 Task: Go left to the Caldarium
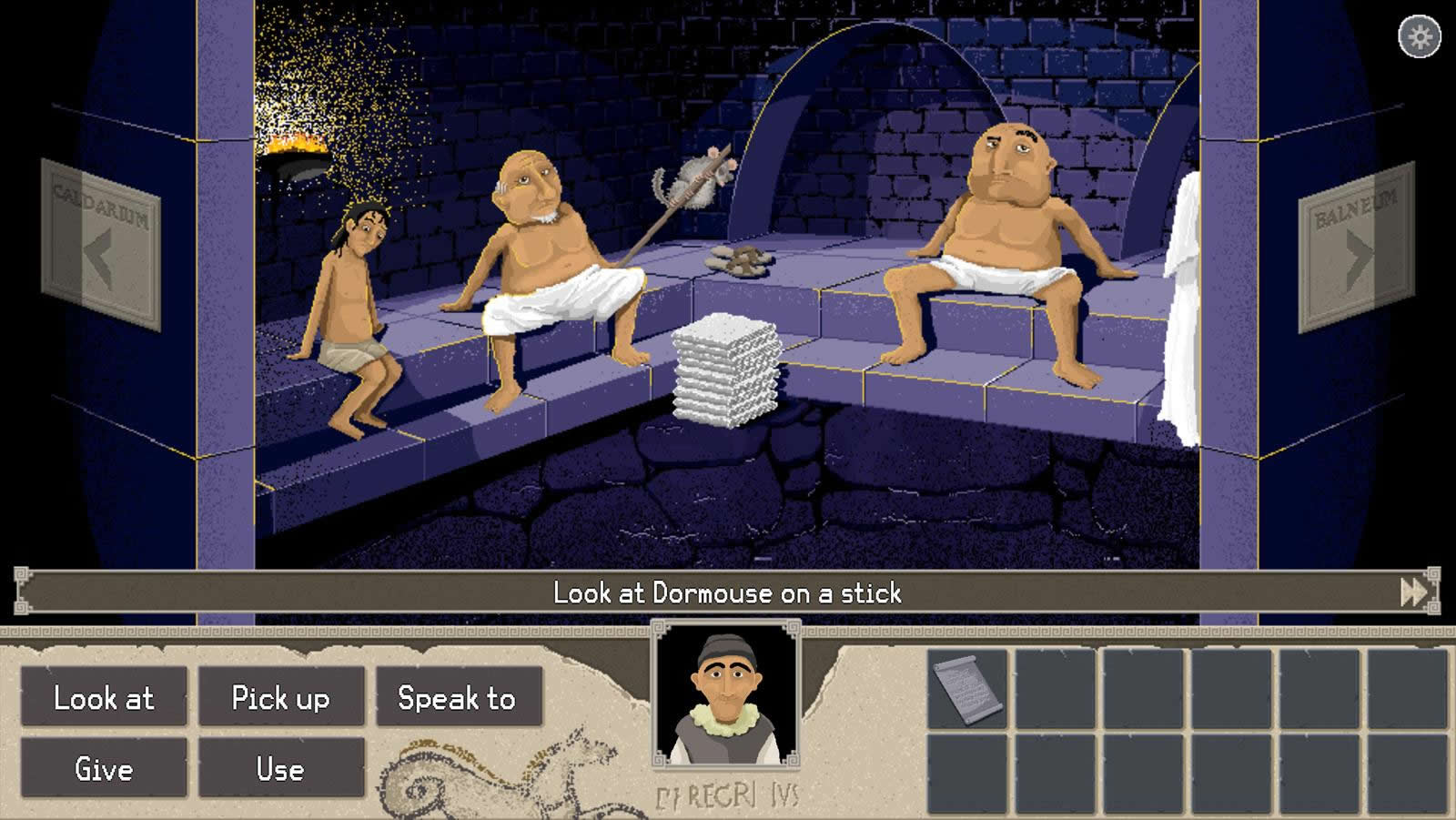coord(100,244)
